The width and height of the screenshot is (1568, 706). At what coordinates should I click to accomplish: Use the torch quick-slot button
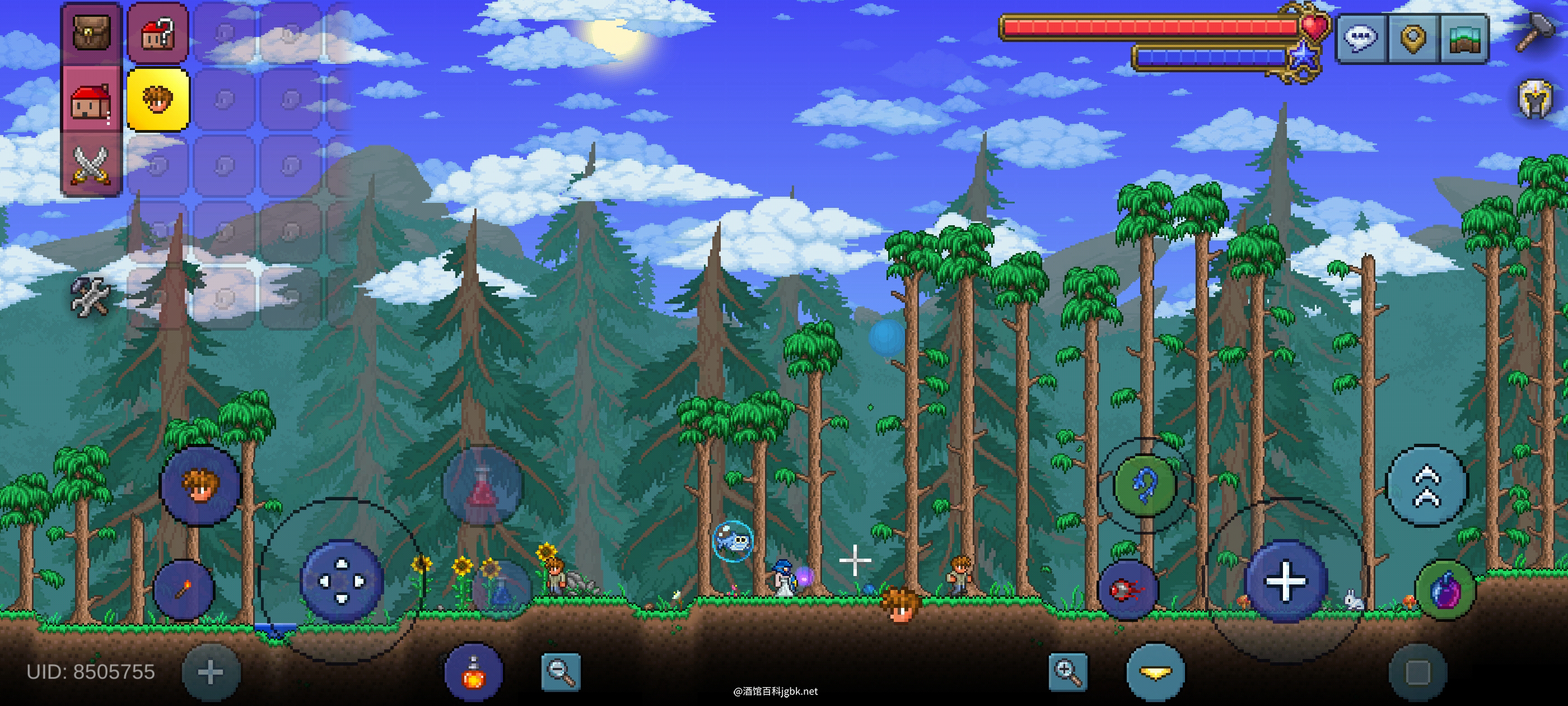183,589
